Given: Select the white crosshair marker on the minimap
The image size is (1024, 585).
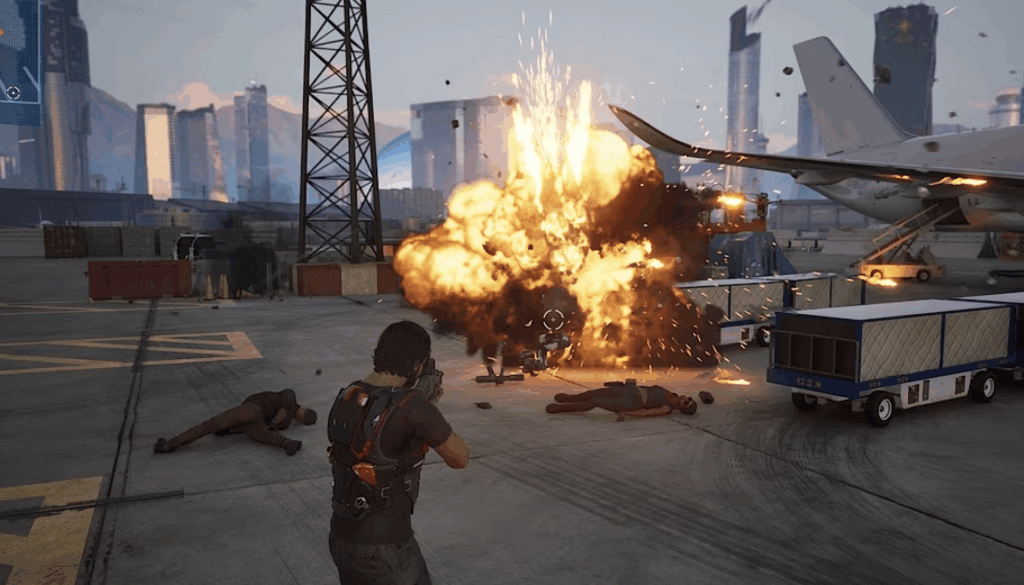Looking at the screenshot, I should coord(13,93).
